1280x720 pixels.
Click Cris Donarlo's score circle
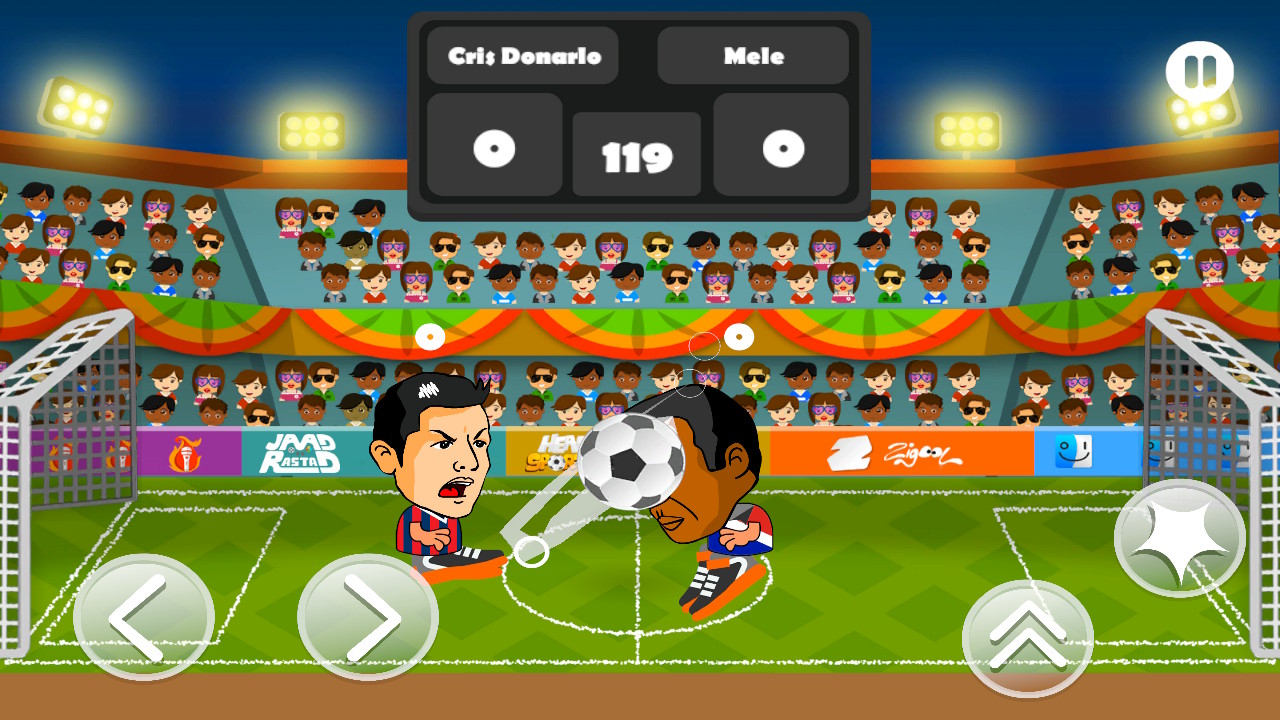click(493, 148)
